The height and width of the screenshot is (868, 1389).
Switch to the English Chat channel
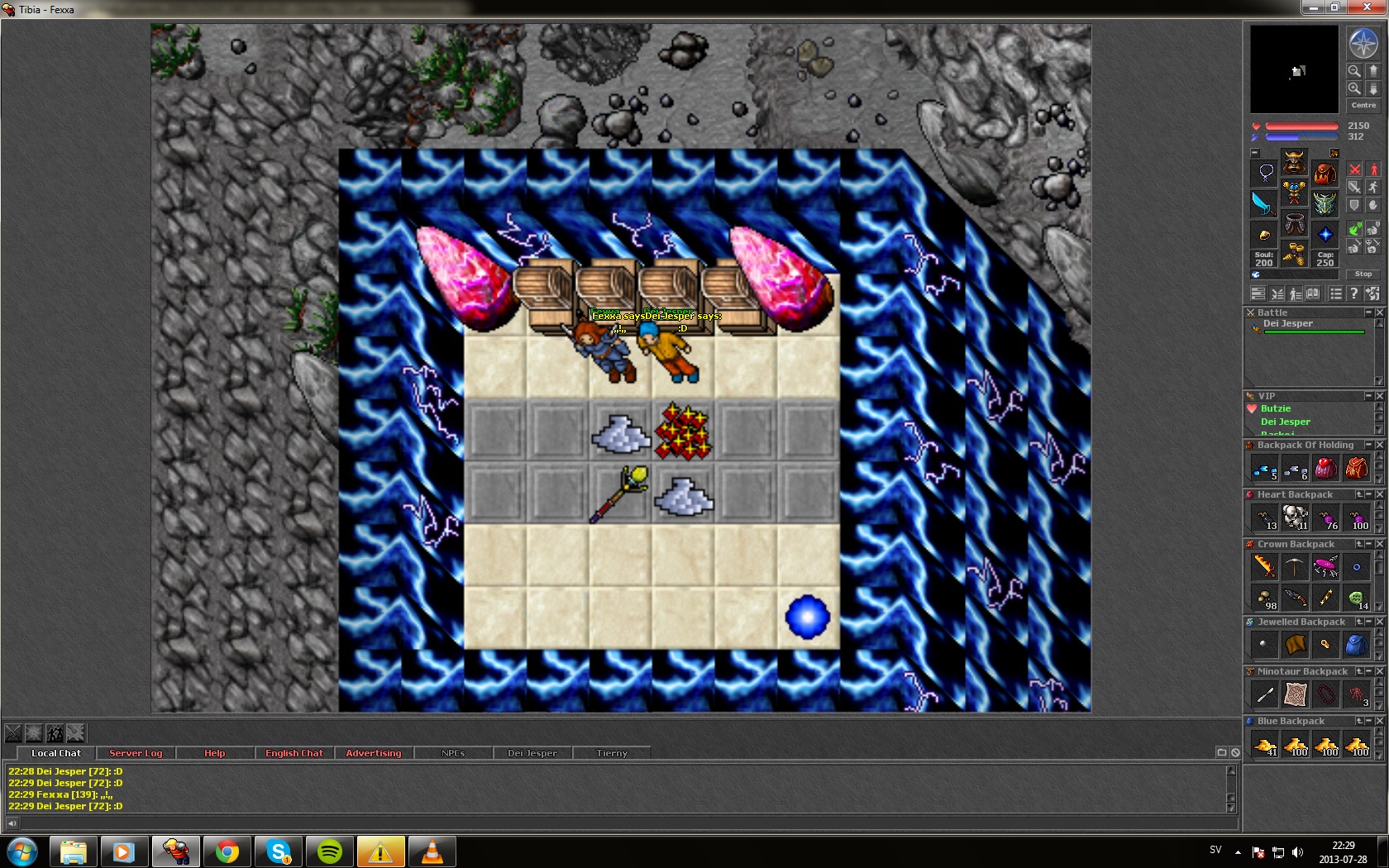pos(294,753)
